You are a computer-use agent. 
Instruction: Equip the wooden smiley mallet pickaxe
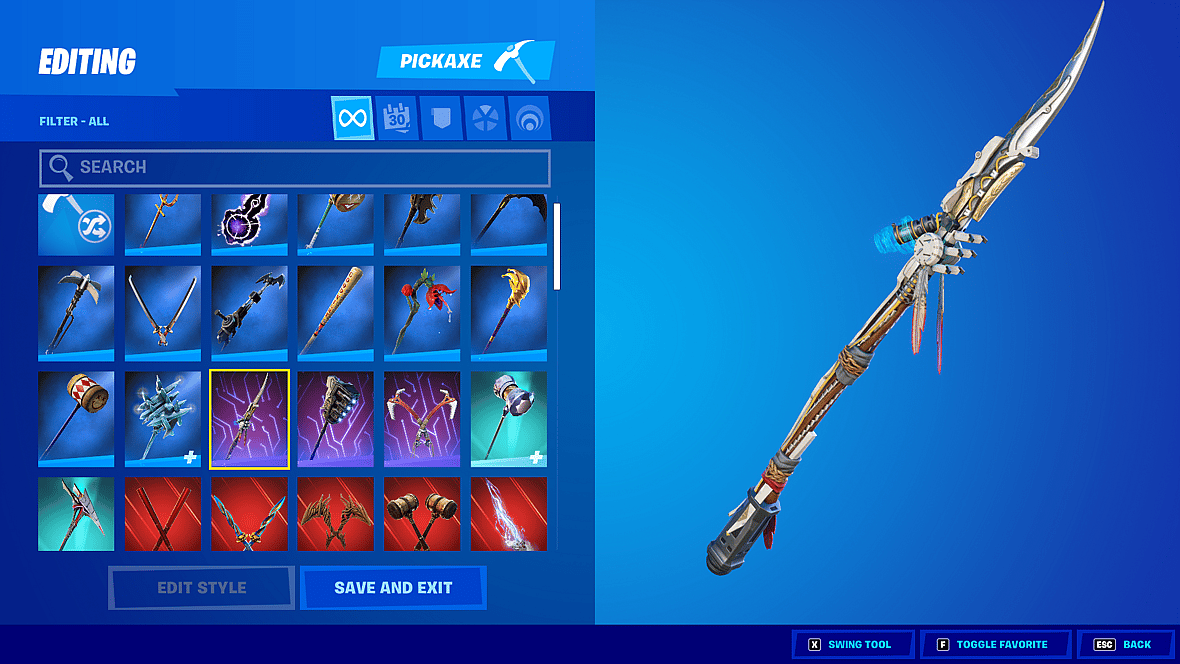[76, 418]
